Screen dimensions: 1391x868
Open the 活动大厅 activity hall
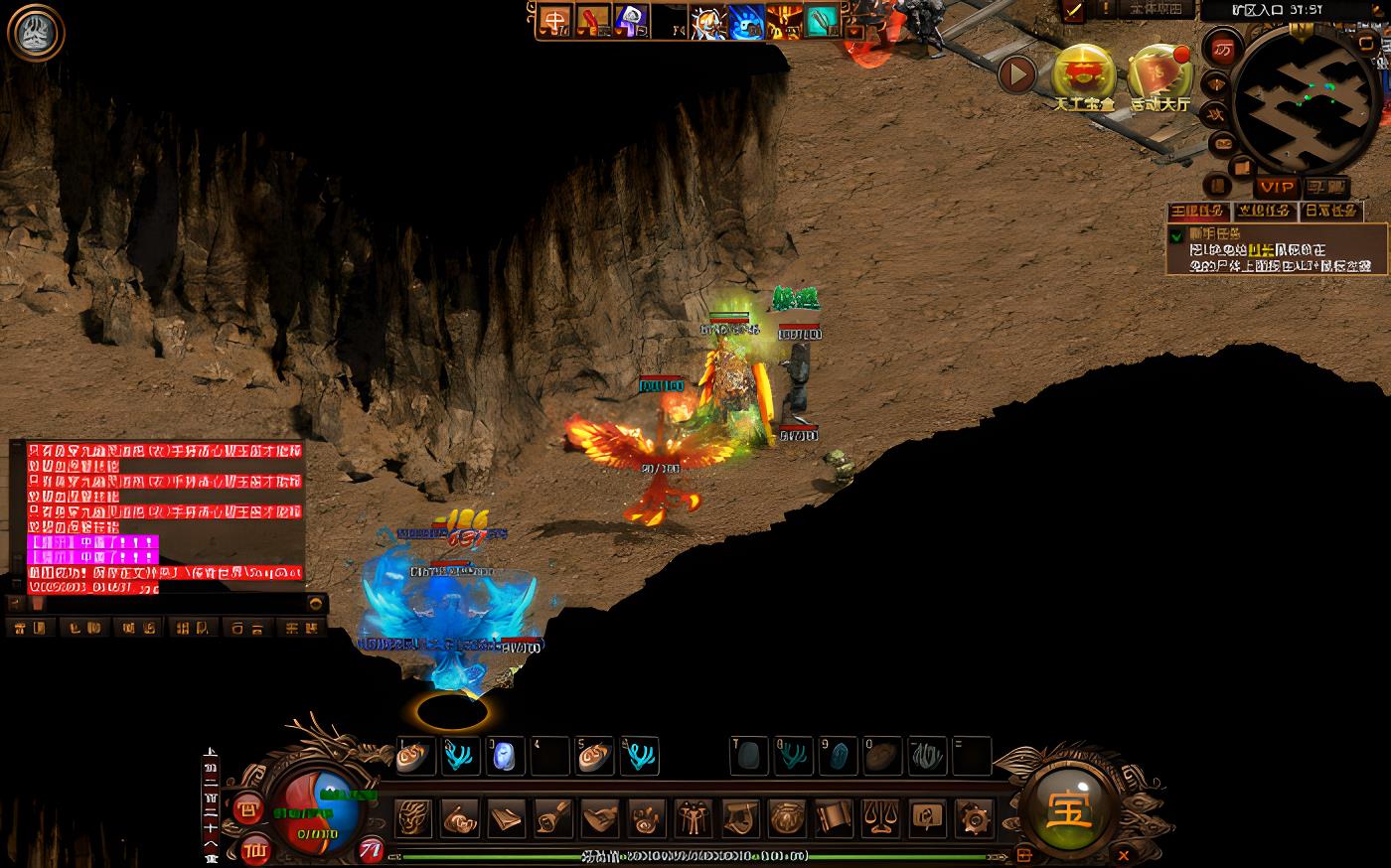(x=1159, y=72)
